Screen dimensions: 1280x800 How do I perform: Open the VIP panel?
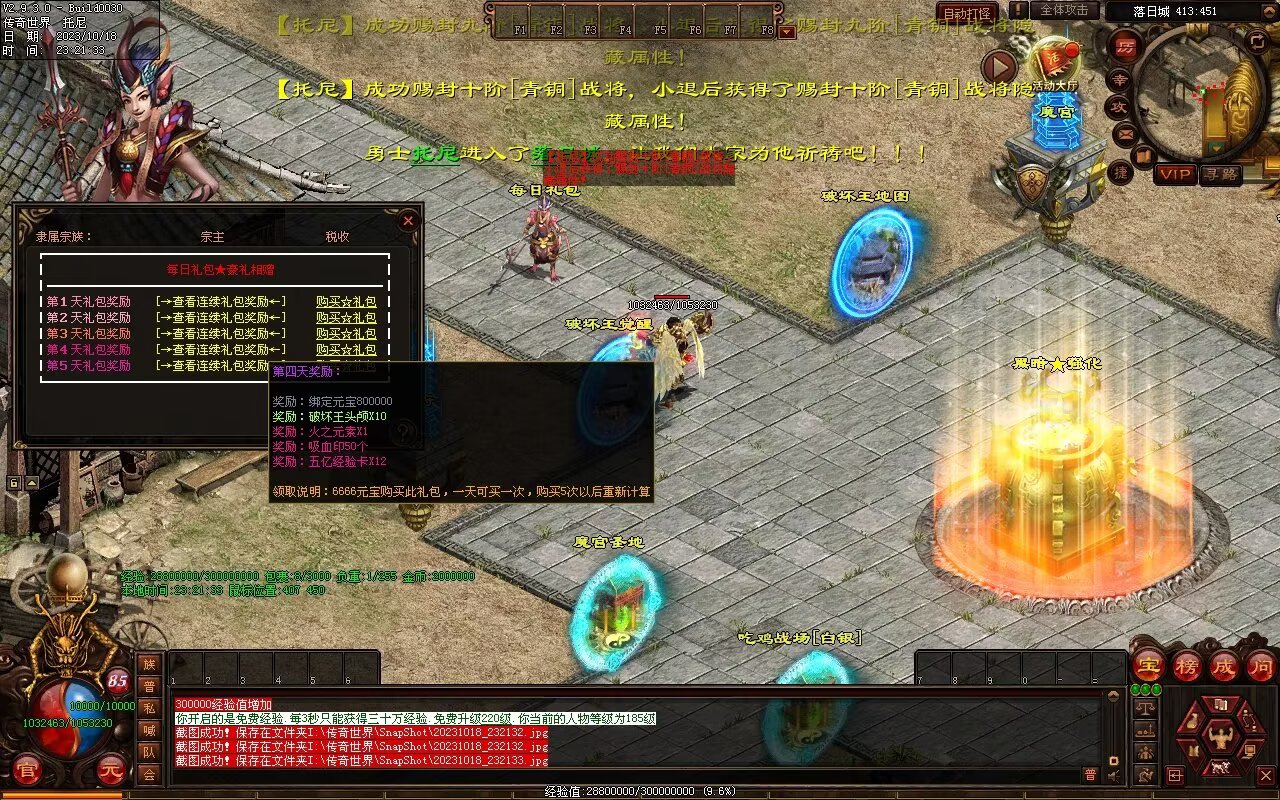[1175, 174]
